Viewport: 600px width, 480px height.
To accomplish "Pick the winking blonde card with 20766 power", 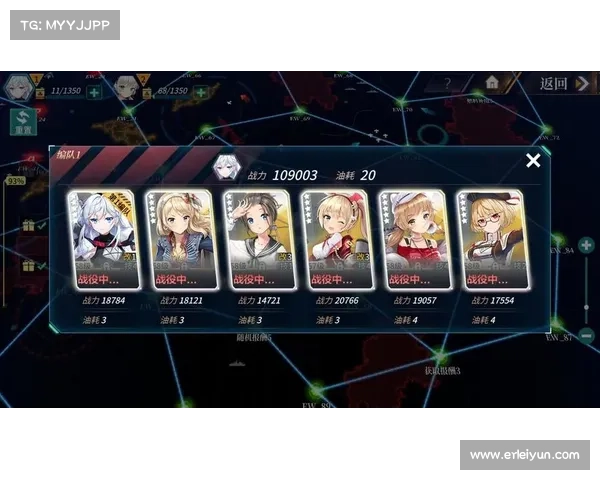I will [x=335, y=240].
